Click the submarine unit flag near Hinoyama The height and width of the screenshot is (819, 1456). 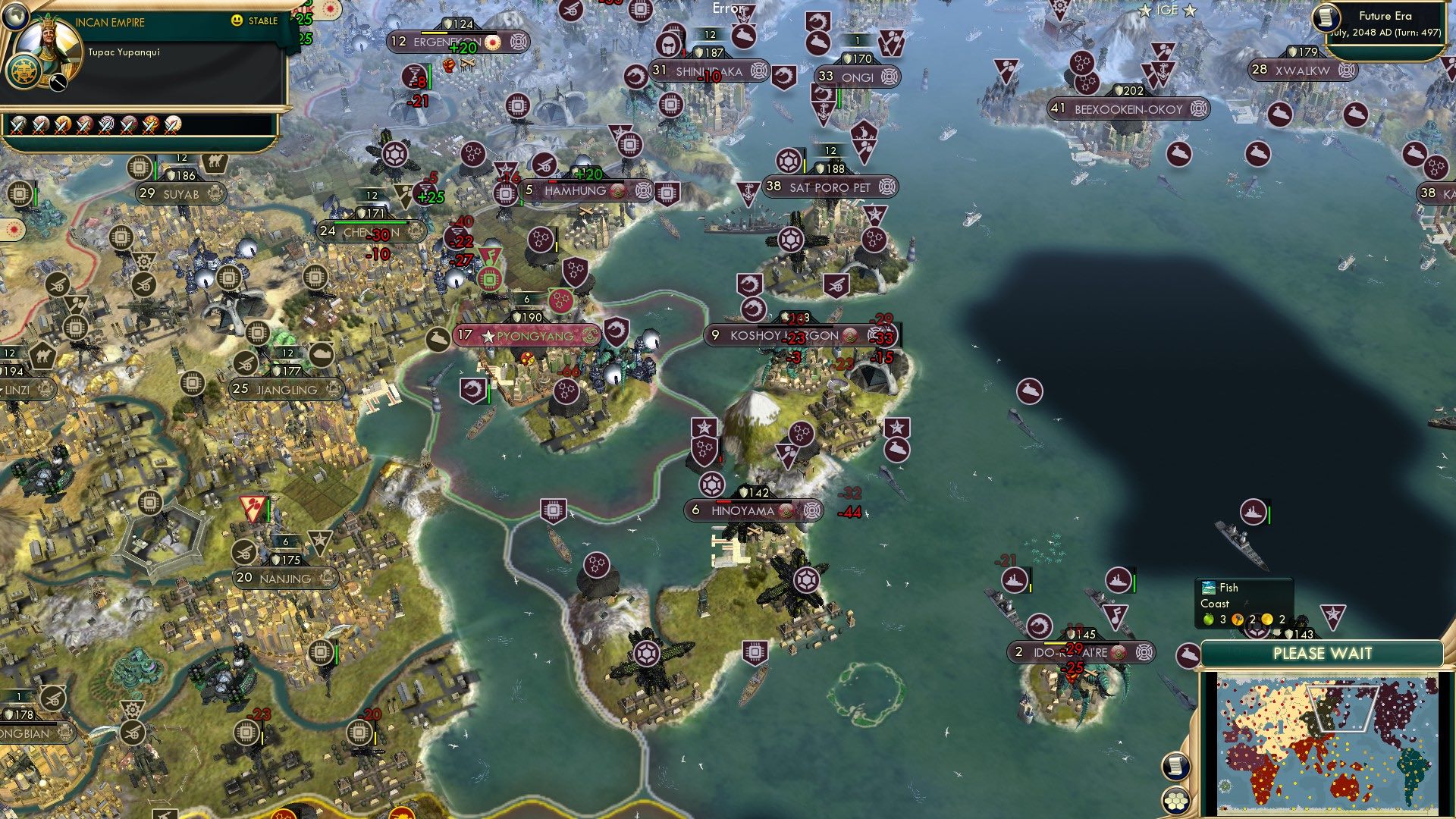tap(897, 450)
